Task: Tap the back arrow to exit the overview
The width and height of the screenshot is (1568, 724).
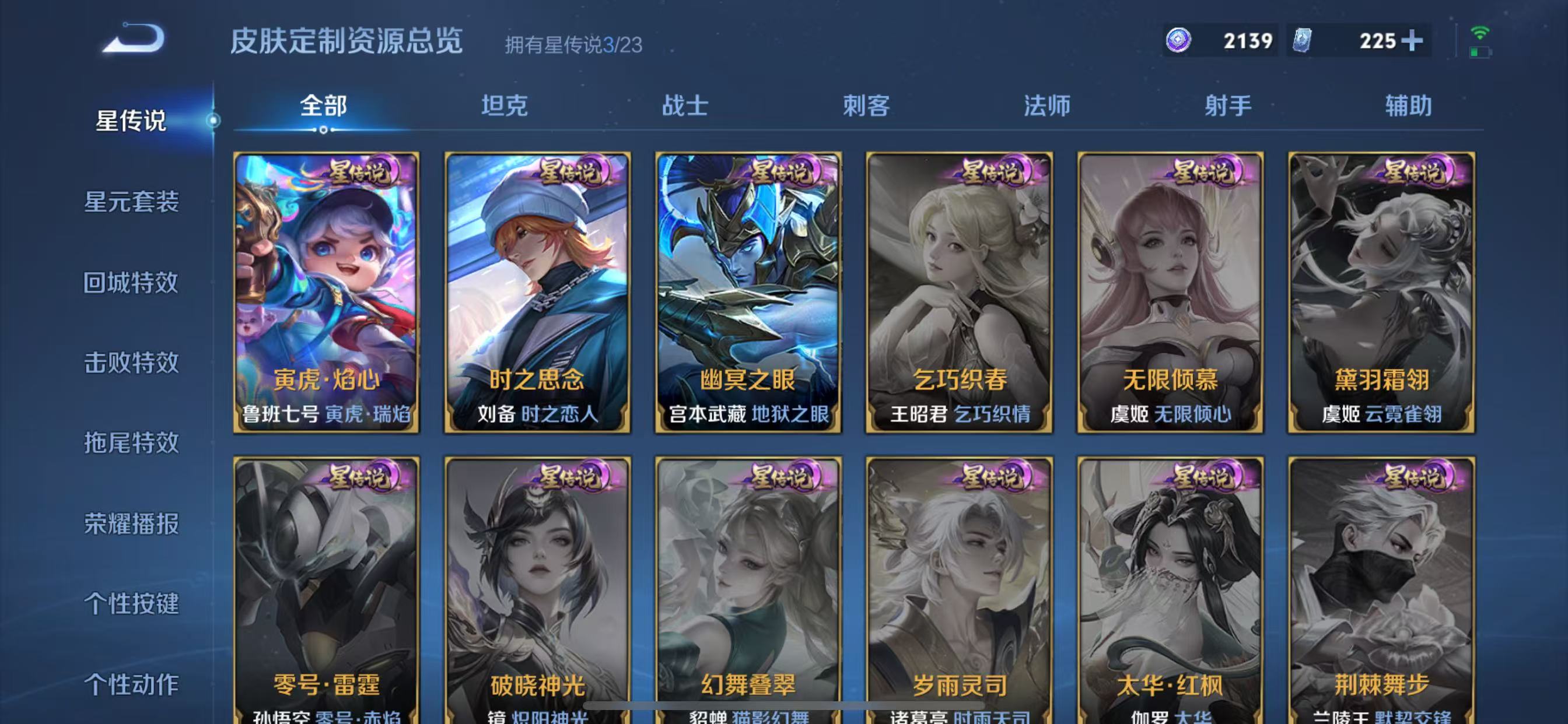Action: point(135,38)
